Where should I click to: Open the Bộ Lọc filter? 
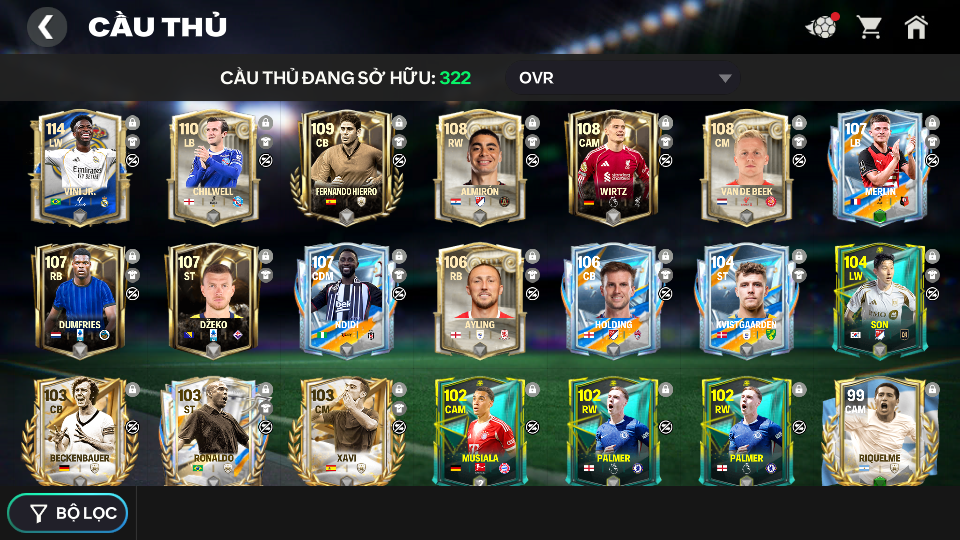[68, 513]
